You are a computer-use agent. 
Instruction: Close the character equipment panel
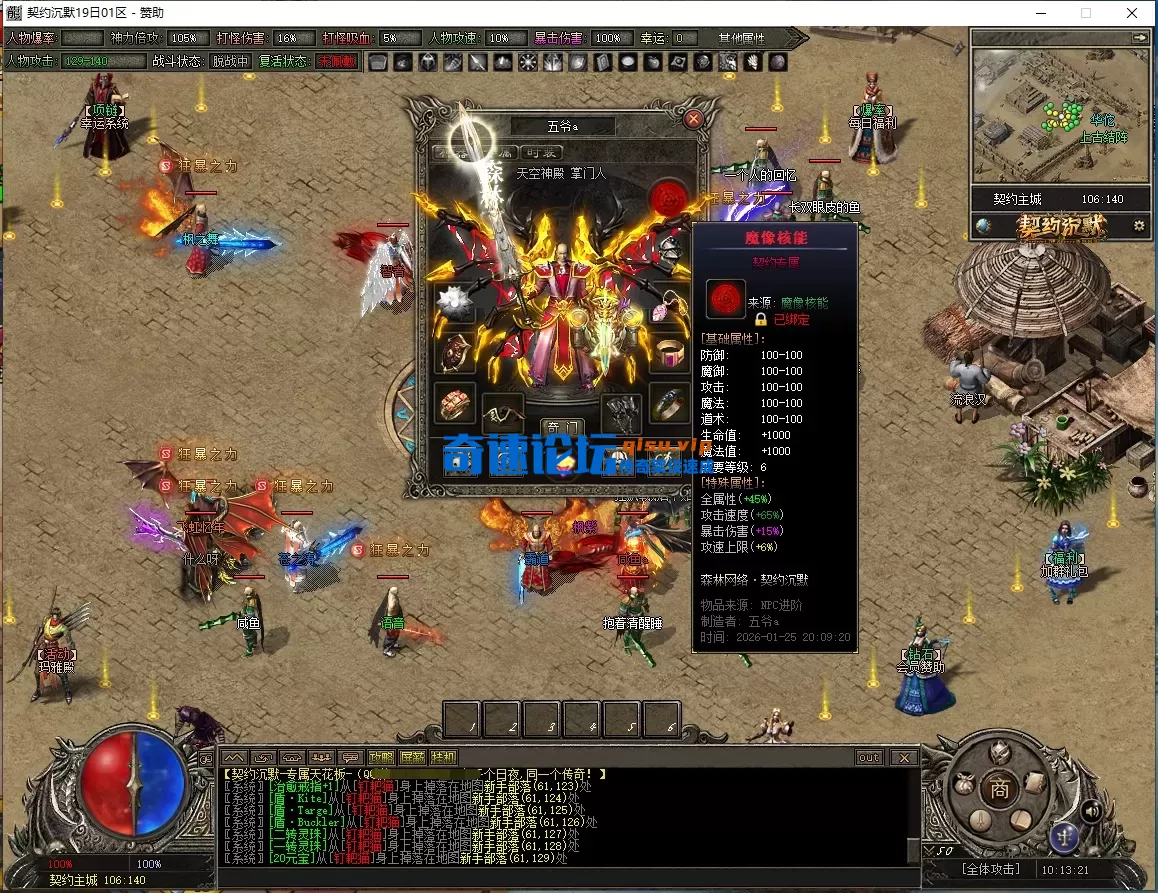coord(693,119)
